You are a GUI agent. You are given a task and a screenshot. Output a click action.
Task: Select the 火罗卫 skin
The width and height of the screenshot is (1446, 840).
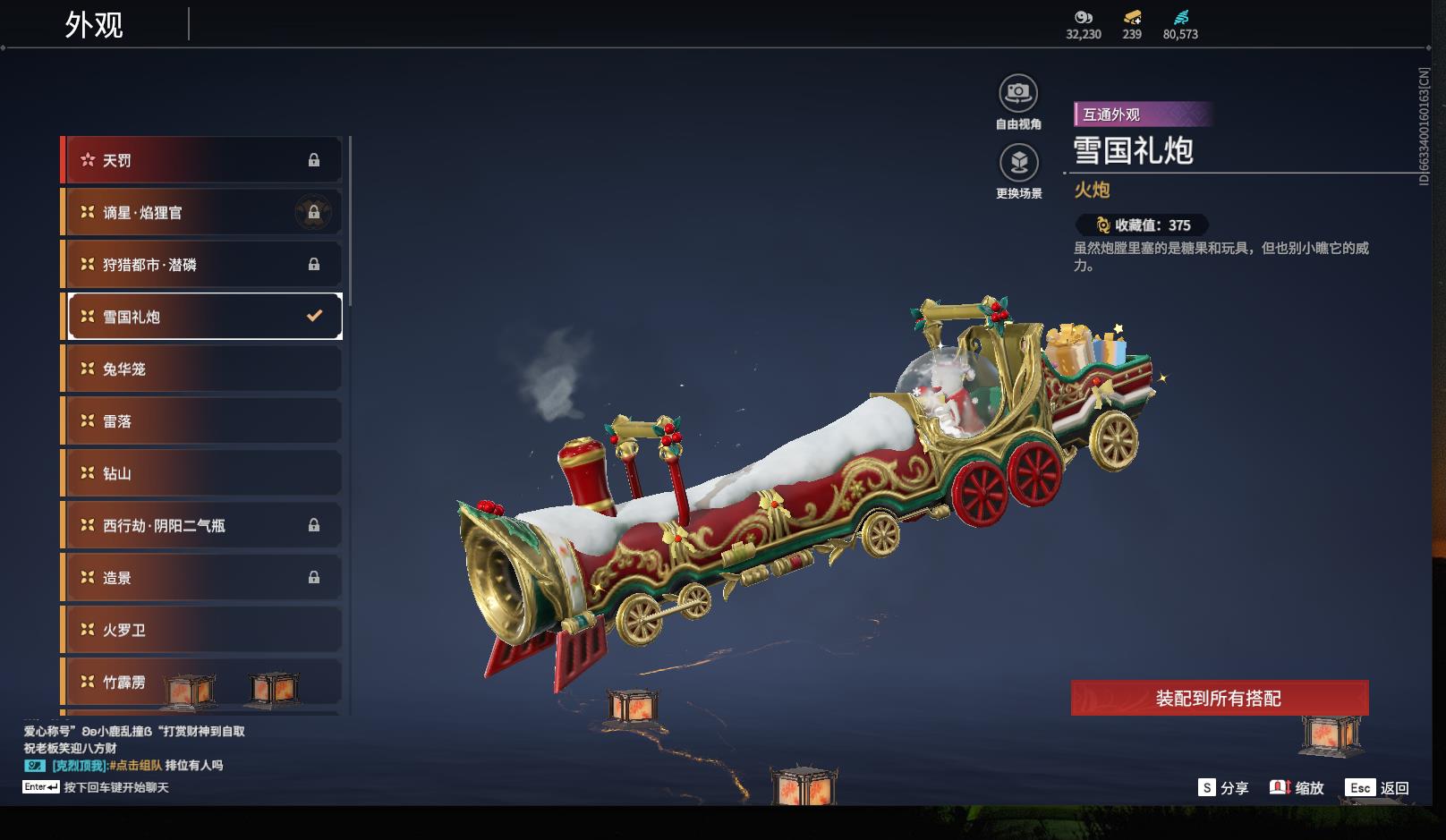201,630
